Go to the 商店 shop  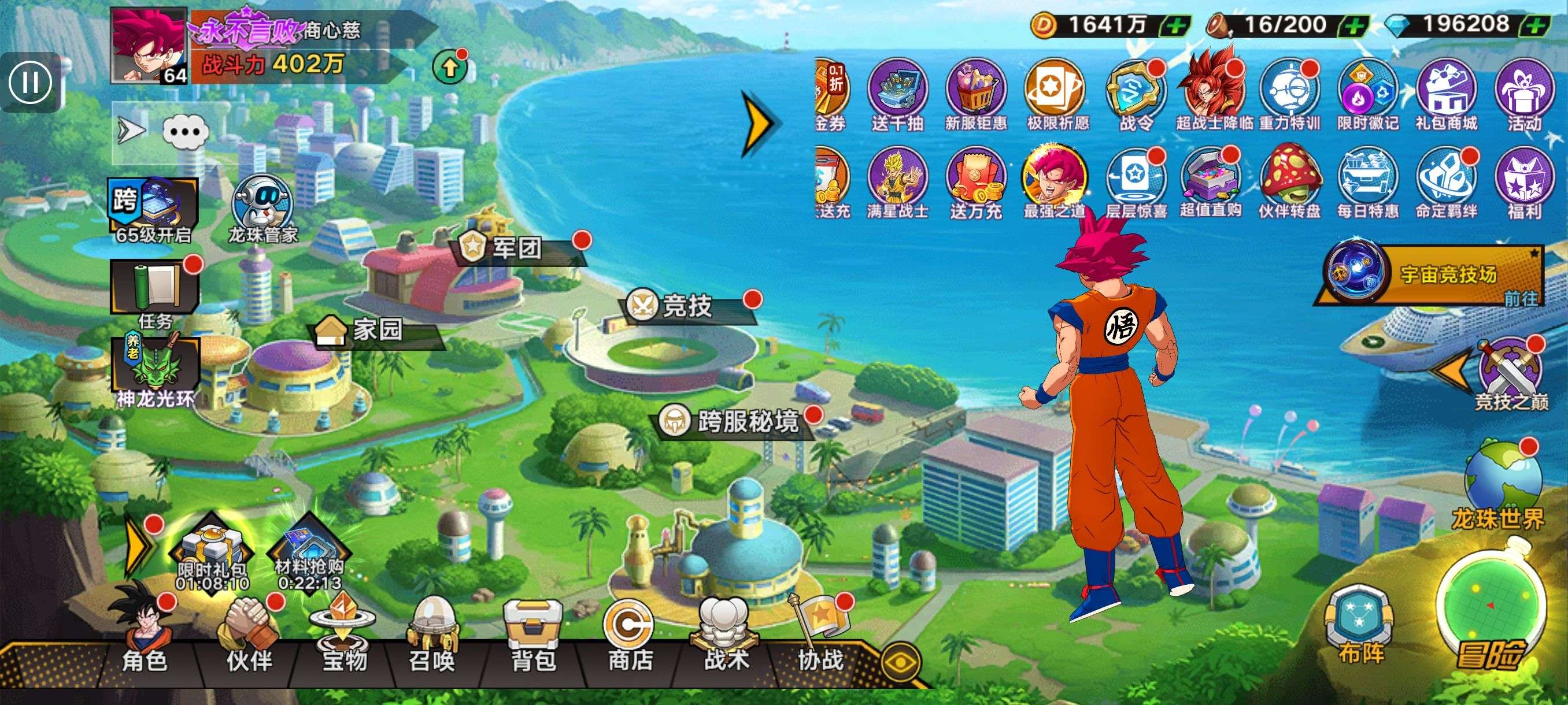(x=630, y=636)
